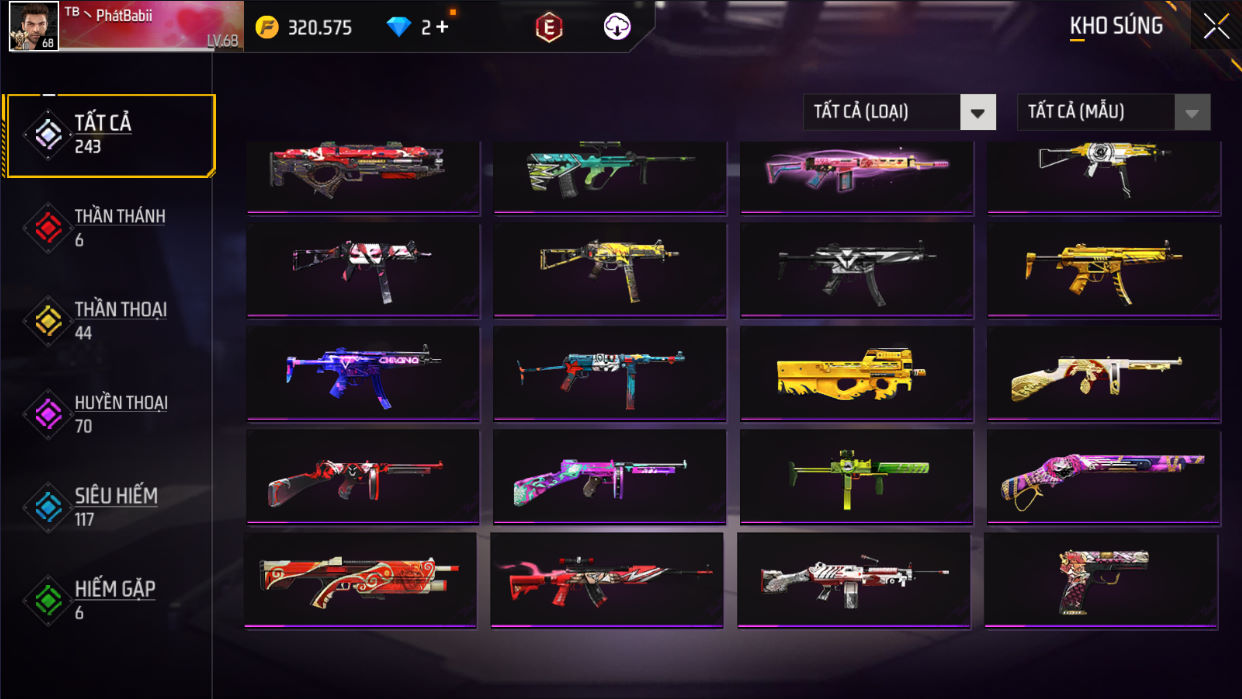Select the all-gold MP5 skin
The height and width of the screenshot is (699, 1242).
pyautogui.click(x=1103, y=269)
